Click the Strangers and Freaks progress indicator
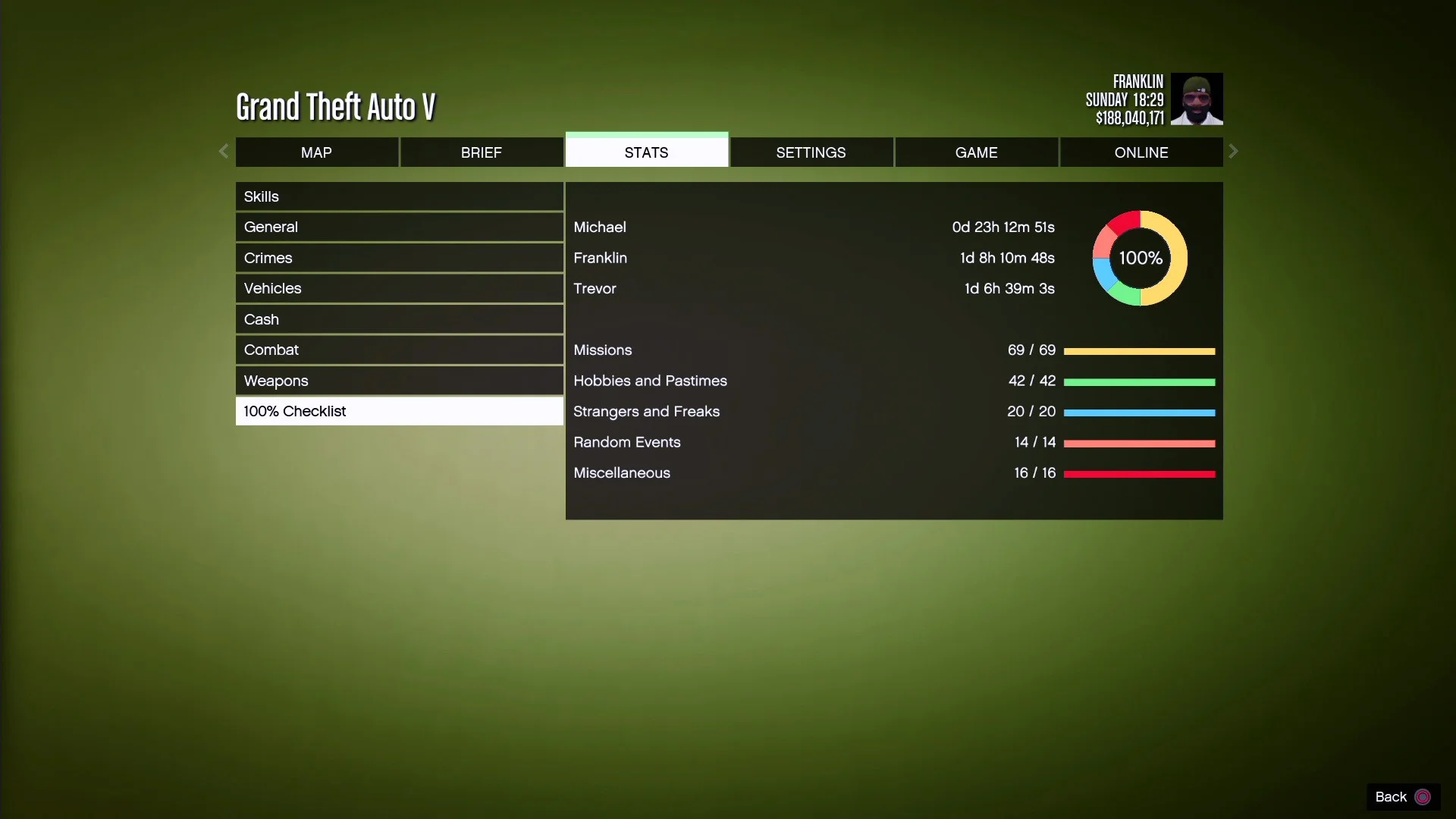1456x819 pixels. click(x=1139, y=412)
